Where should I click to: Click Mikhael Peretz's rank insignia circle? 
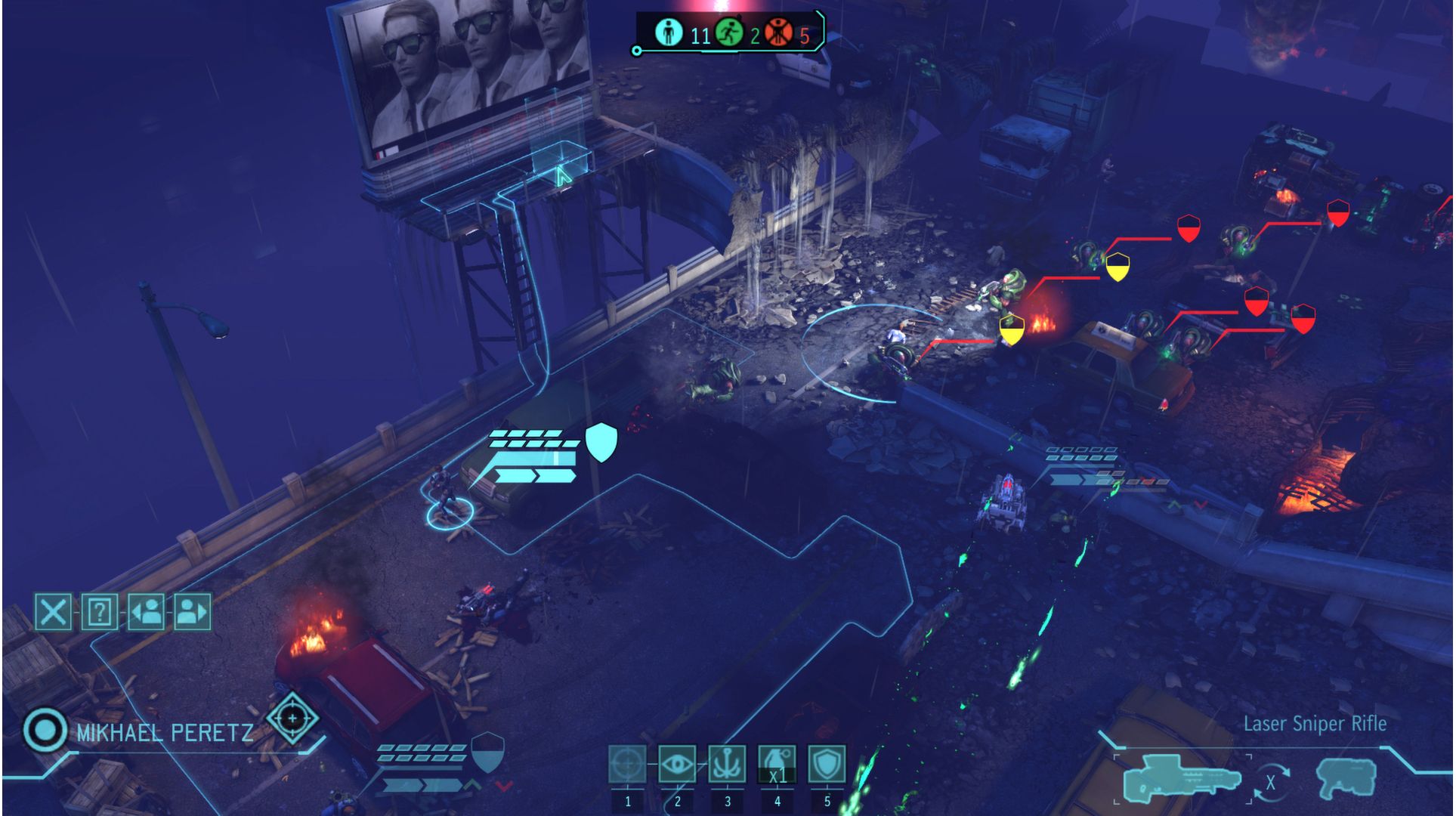pos(46,731)
